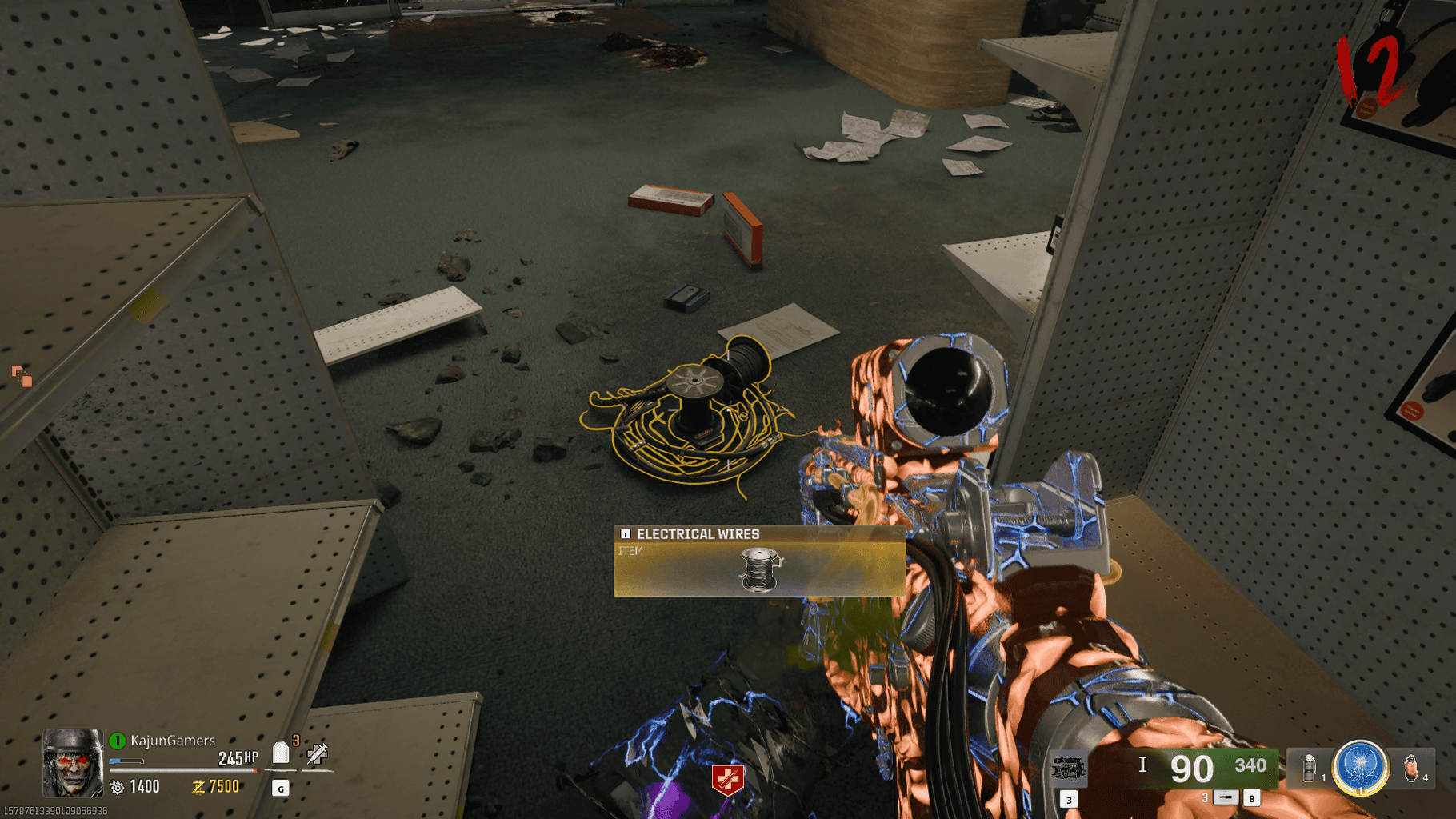This screenshot has height=819, width=1456.
Task: Select the armor plate icon
Action: click(281, 753)
